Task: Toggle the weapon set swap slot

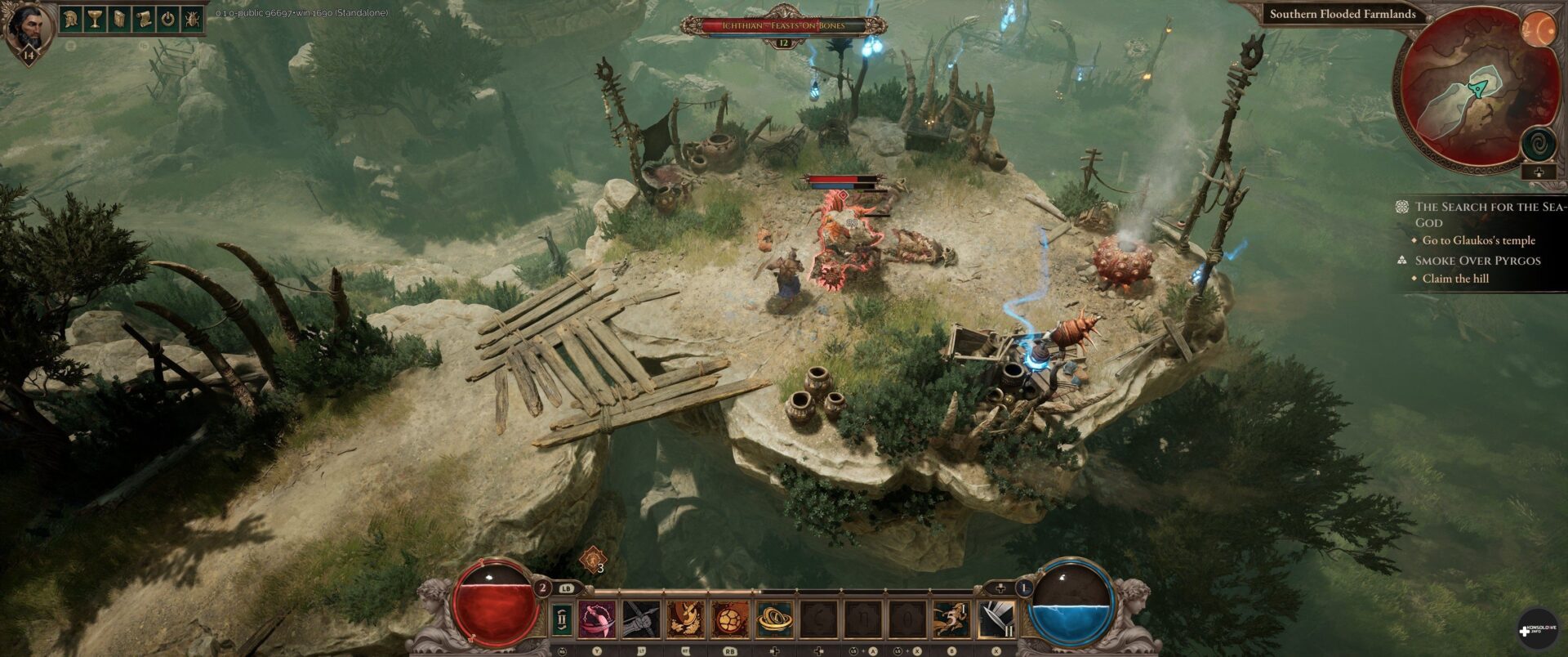Action: click(562, 620)
